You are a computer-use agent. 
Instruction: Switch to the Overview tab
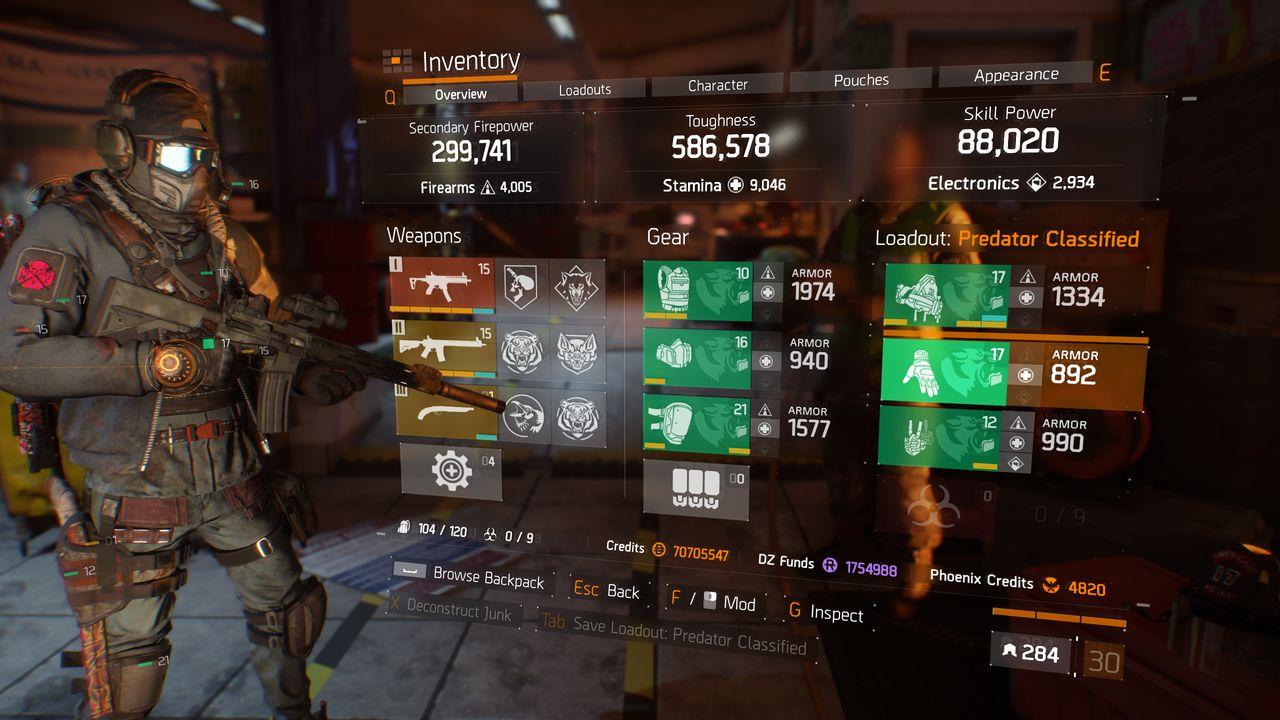tap(461, 94)
